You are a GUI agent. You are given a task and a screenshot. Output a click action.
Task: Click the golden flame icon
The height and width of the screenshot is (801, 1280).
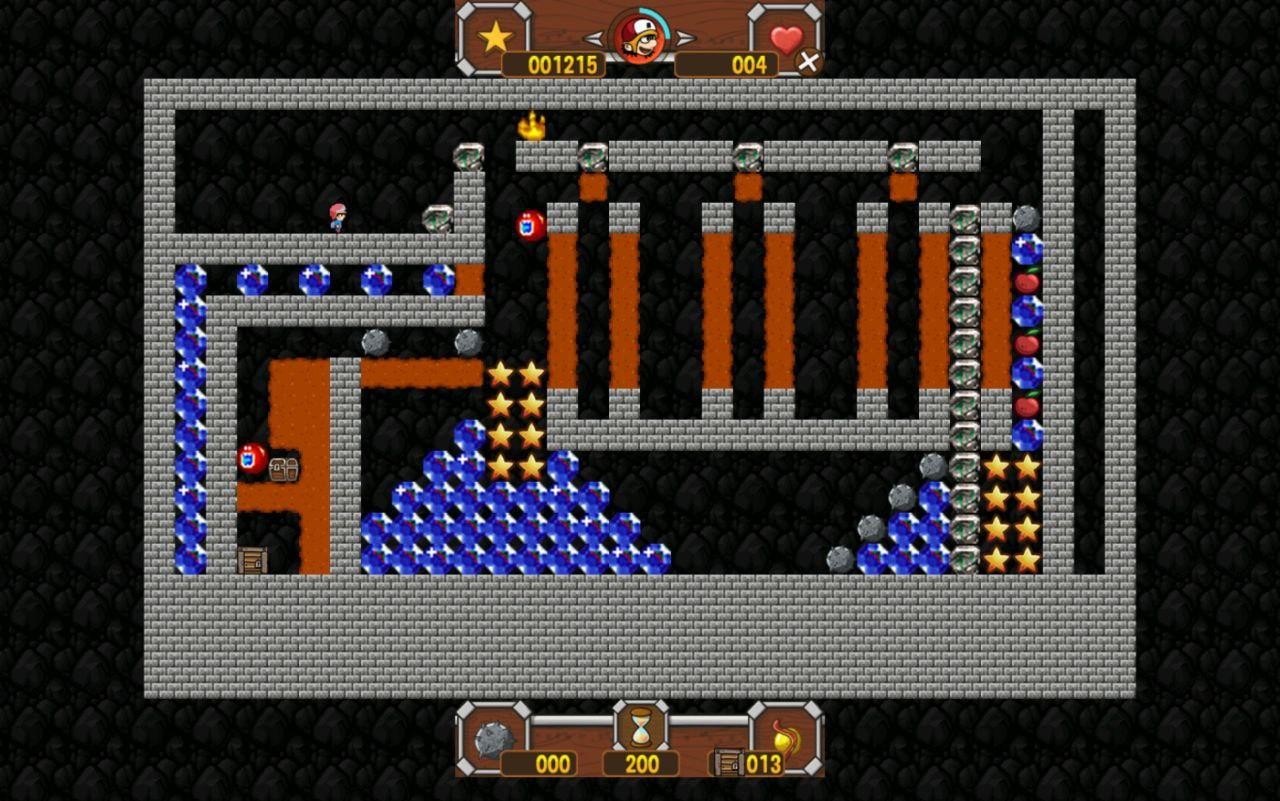tap(785, 738)
